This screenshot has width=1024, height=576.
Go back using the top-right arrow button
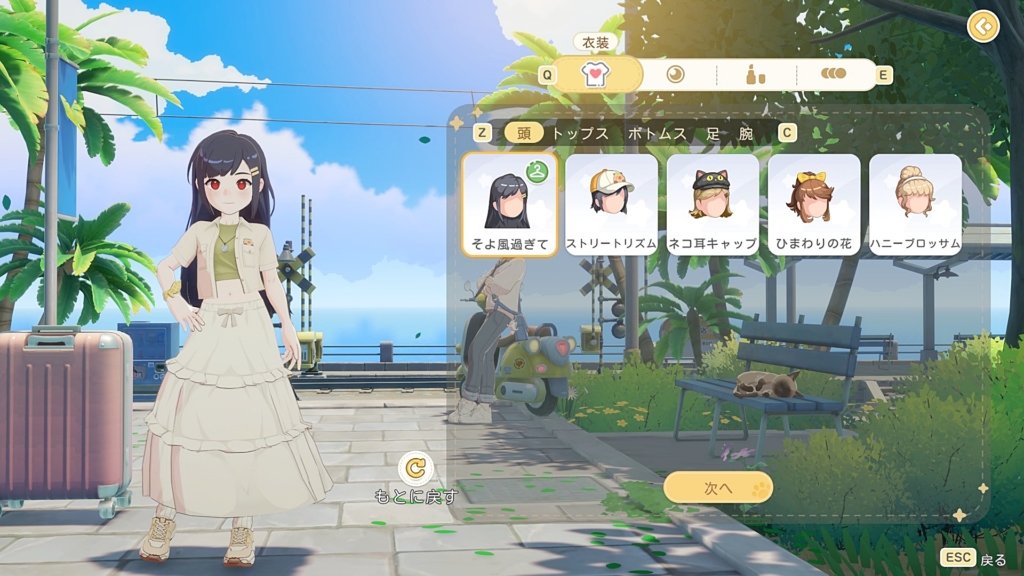point(983,26)
